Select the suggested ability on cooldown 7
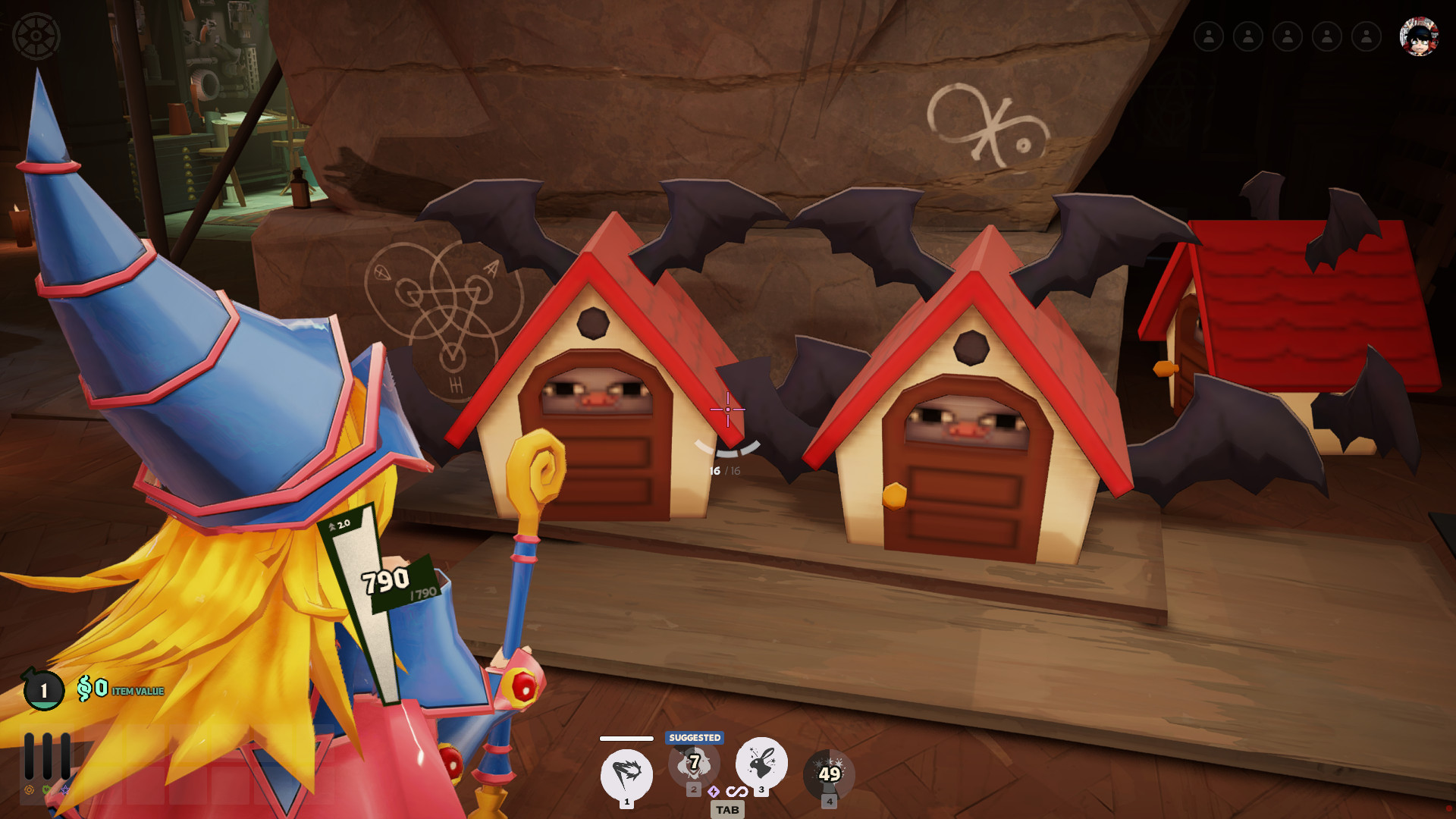 [694, 764]
